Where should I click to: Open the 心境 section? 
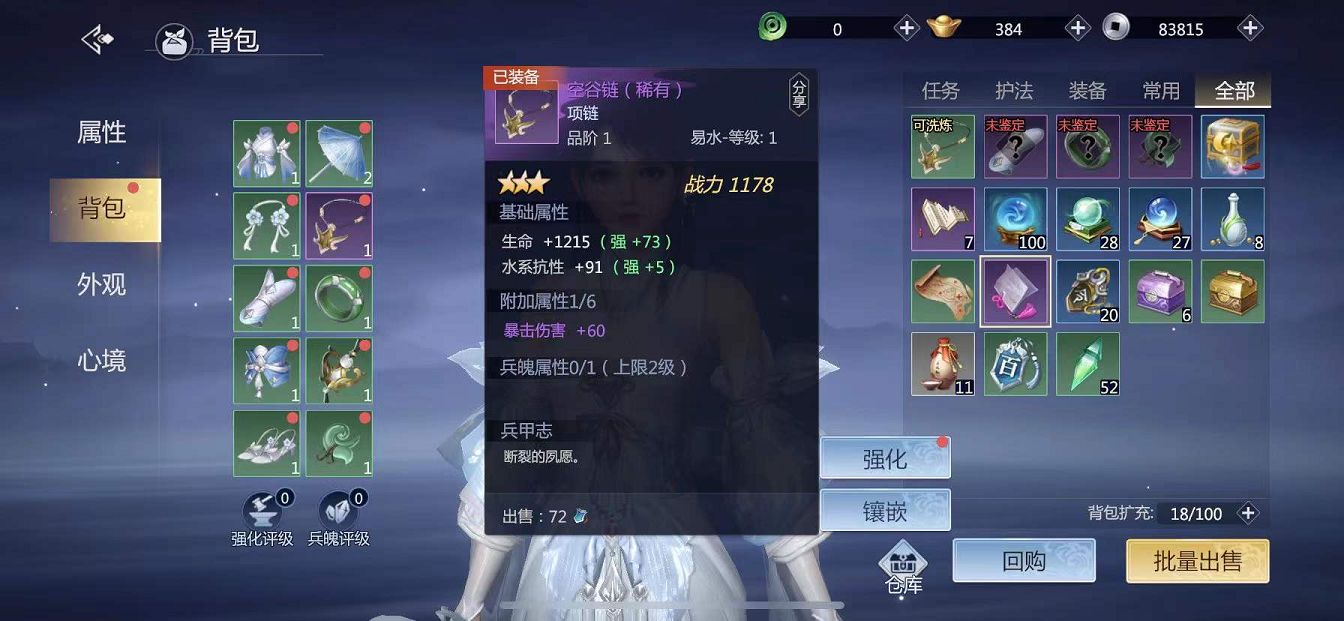pyautogui.click(x=102, y=360)
